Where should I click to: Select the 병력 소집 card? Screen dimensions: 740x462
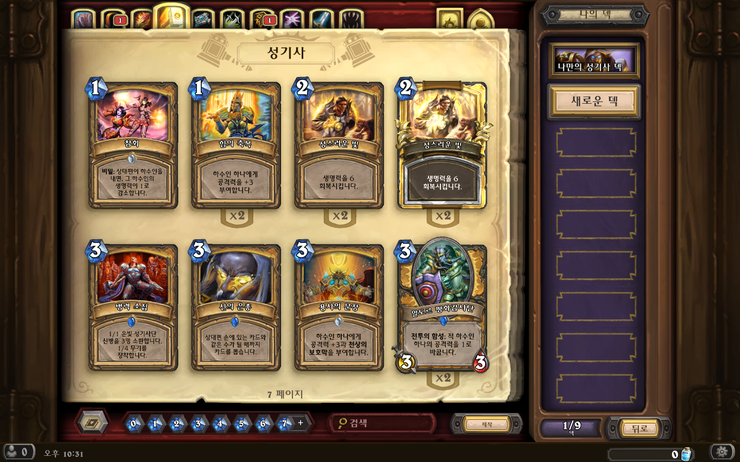[x=133, y=304]
